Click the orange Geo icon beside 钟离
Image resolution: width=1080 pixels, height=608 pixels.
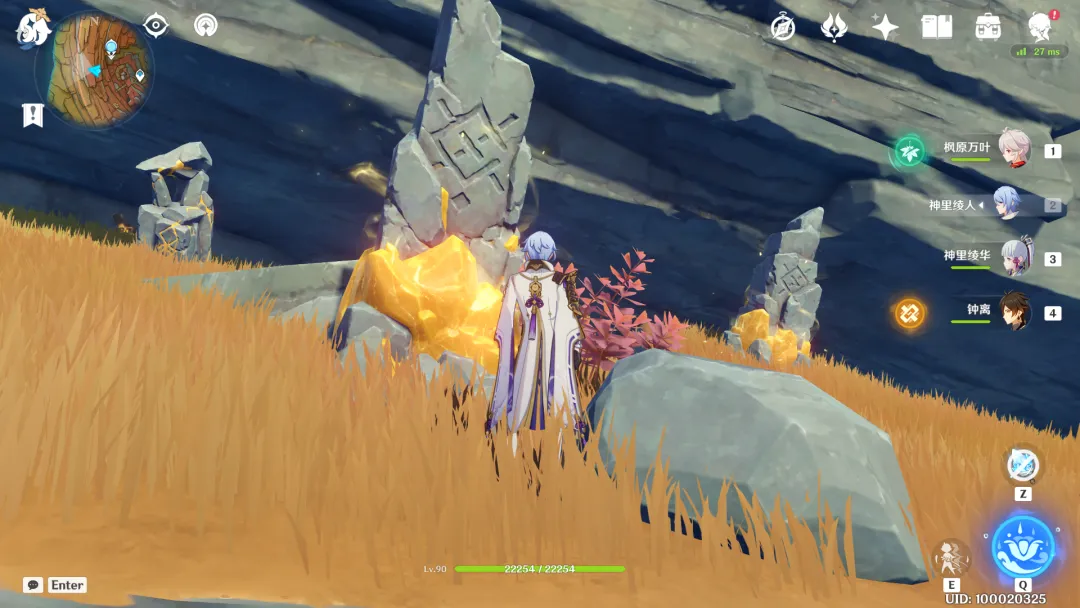coord(910,313)
